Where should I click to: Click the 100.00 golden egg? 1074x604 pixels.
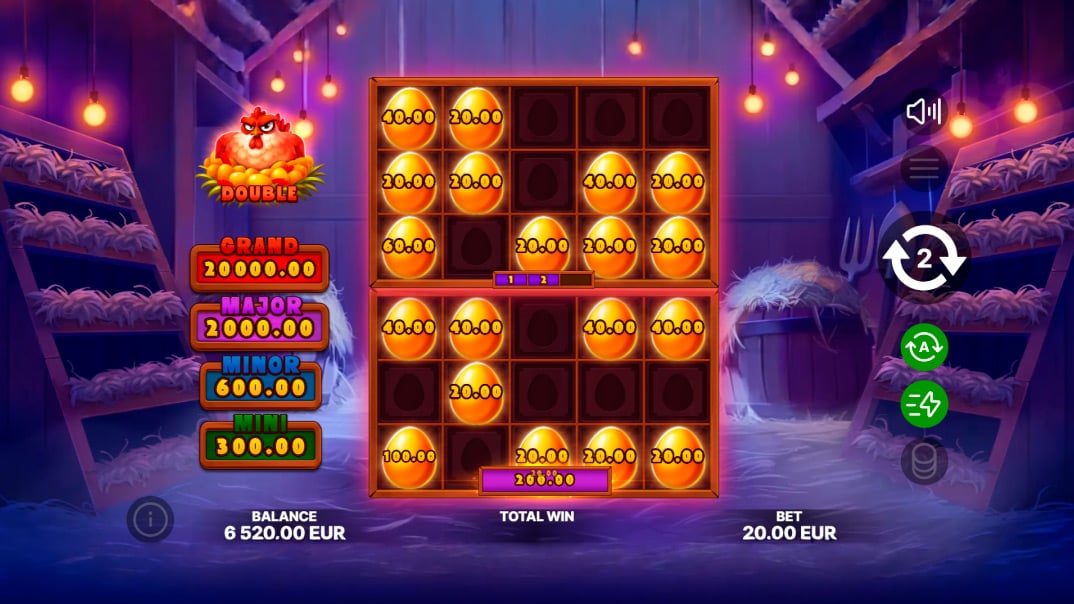point(409,456)
